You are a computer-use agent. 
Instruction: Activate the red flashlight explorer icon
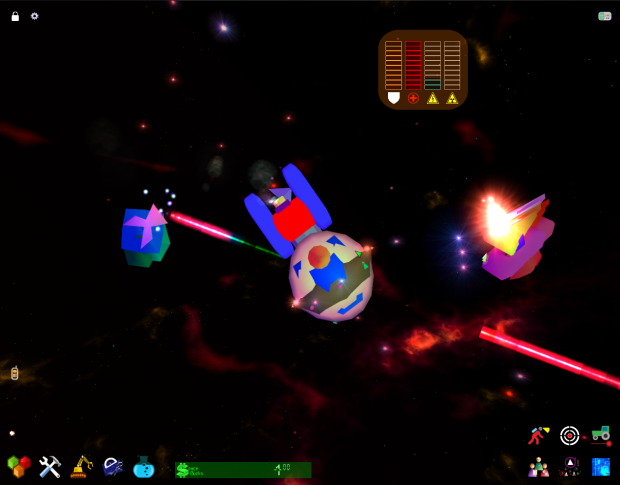pos(539,435)
